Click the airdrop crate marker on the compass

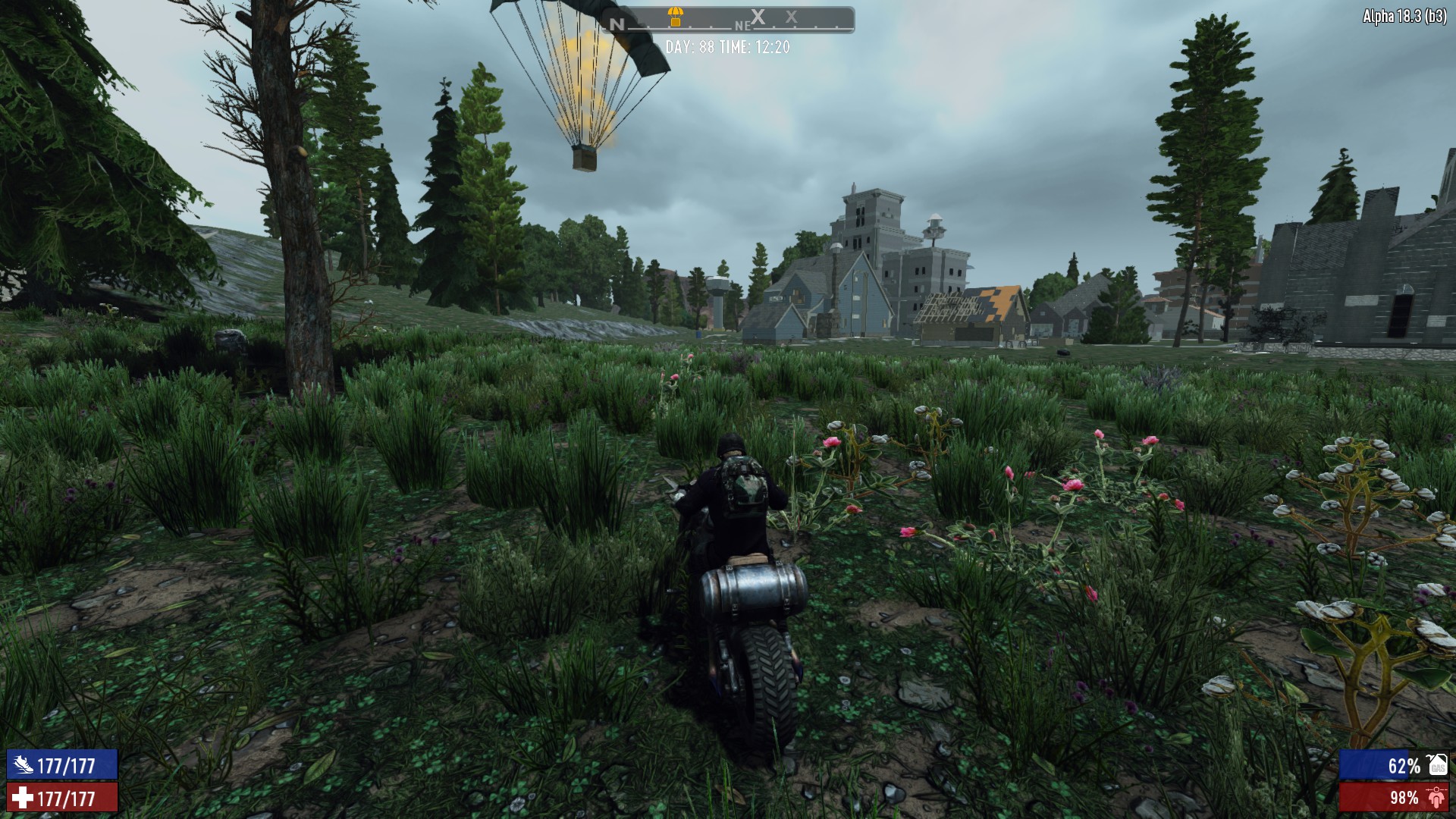[675, 16]
